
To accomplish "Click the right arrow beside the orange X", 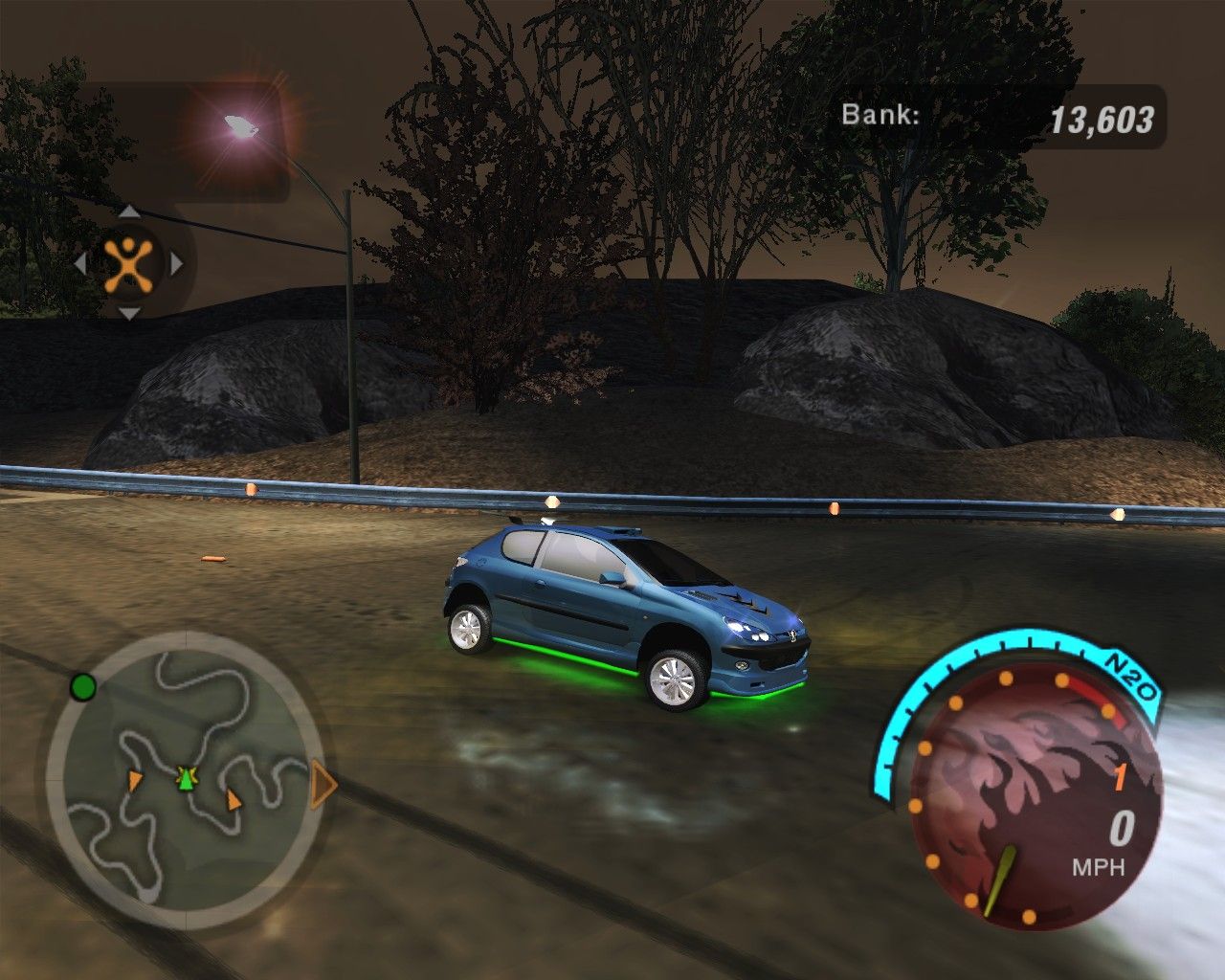I will point(177,262).
